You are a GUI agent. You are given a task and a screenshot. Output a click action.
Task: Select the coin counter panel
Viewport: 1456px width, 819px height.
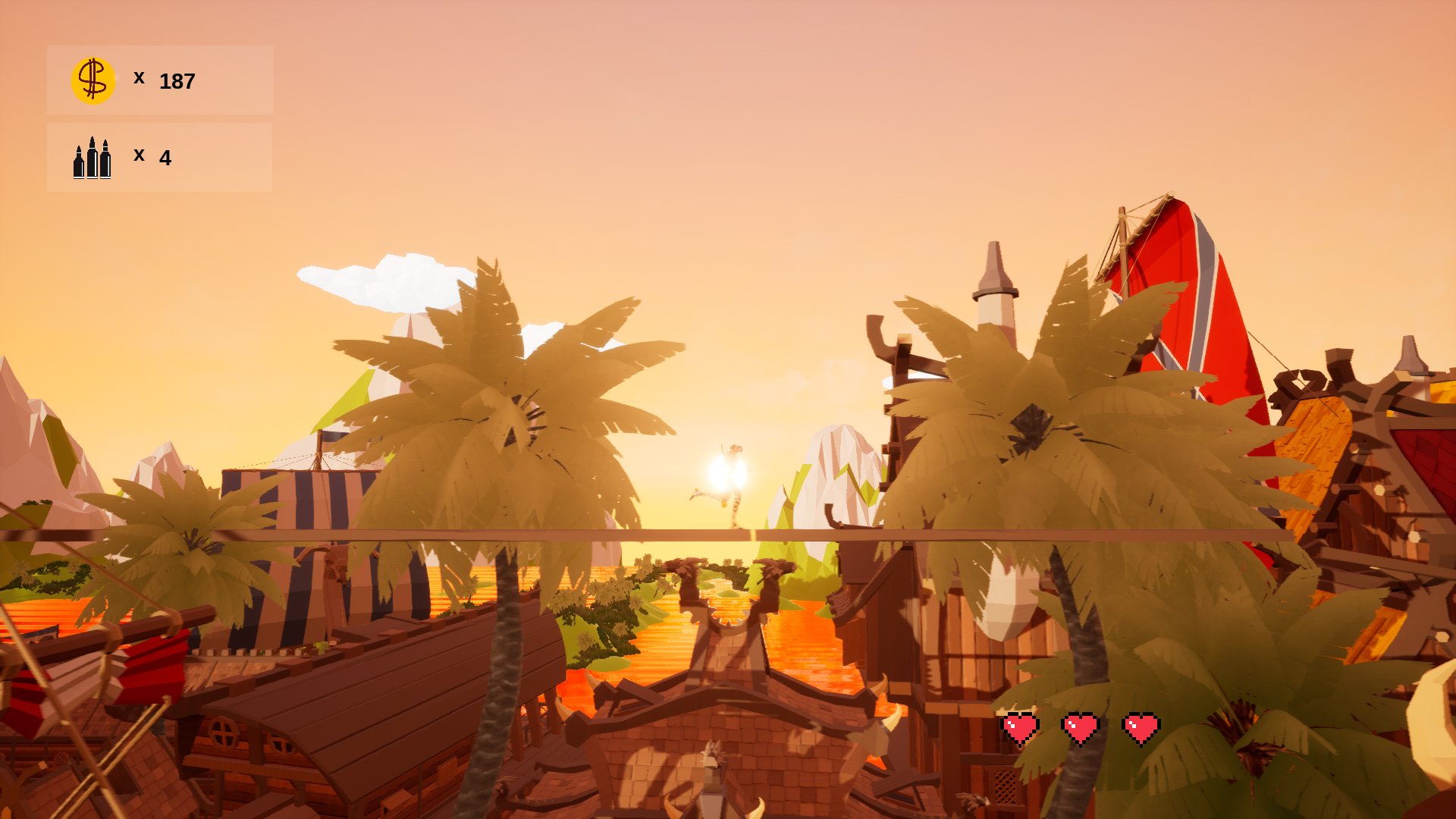tap(159, 80)
